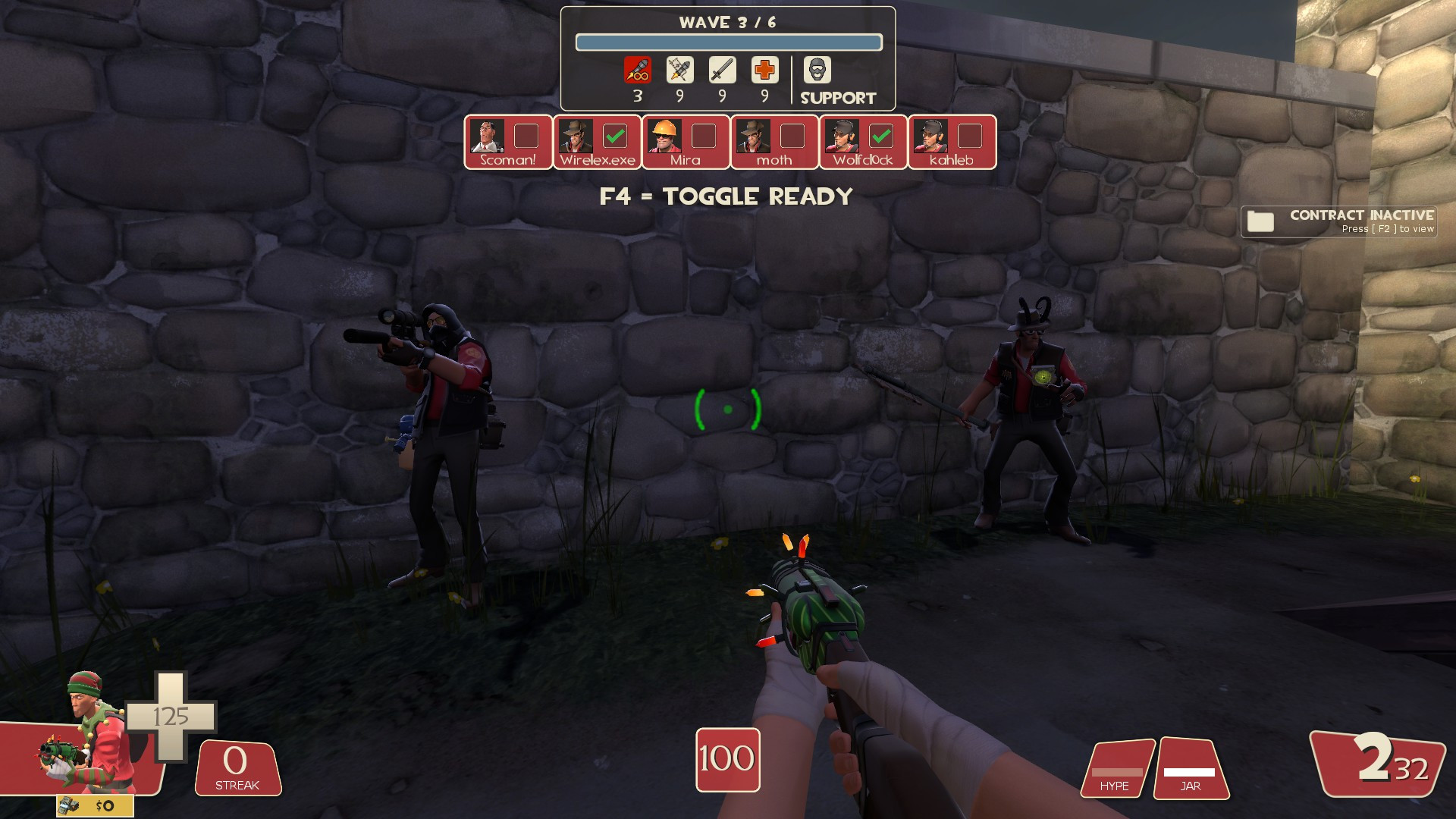
Task: Click the HYPE meter gauge
Action: (x=1116, y=770)
